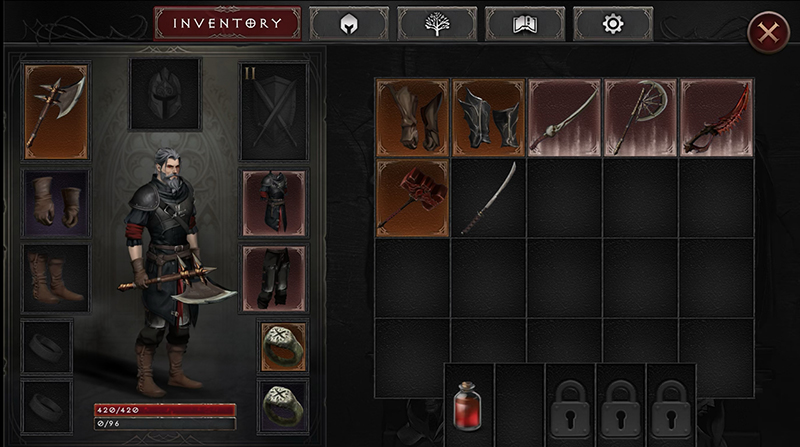Pick the red war hammer in inventory
Screen dimensions: 800x447
413,198
